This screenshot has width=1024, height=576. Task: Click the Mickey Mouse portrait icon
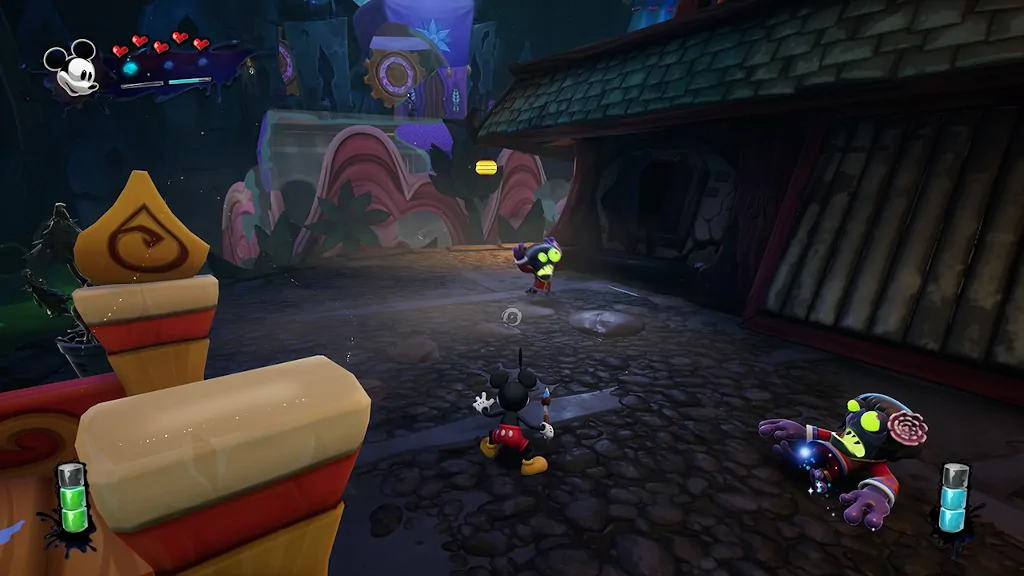tap(70, 68)
